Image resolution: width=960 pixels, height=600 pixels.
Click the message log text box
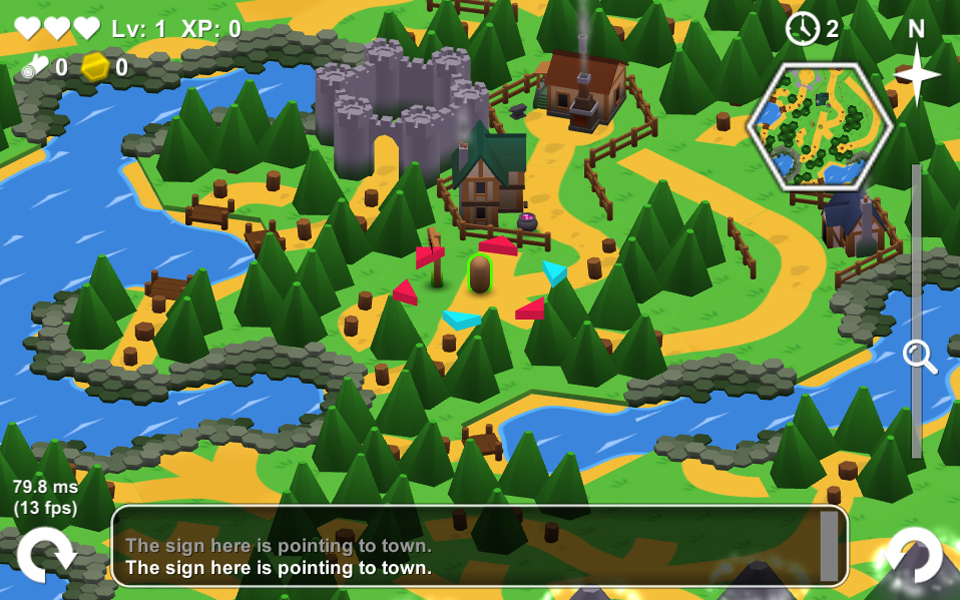tap(470, 546)
